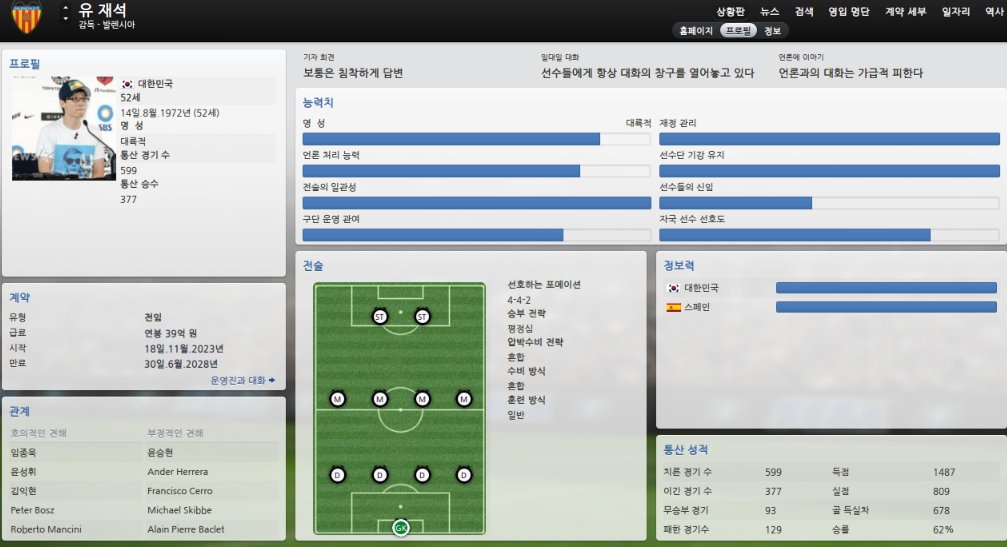Open the 뉴스 menu
Screen dimensions: 1007x547
click(x=769, y=11)
